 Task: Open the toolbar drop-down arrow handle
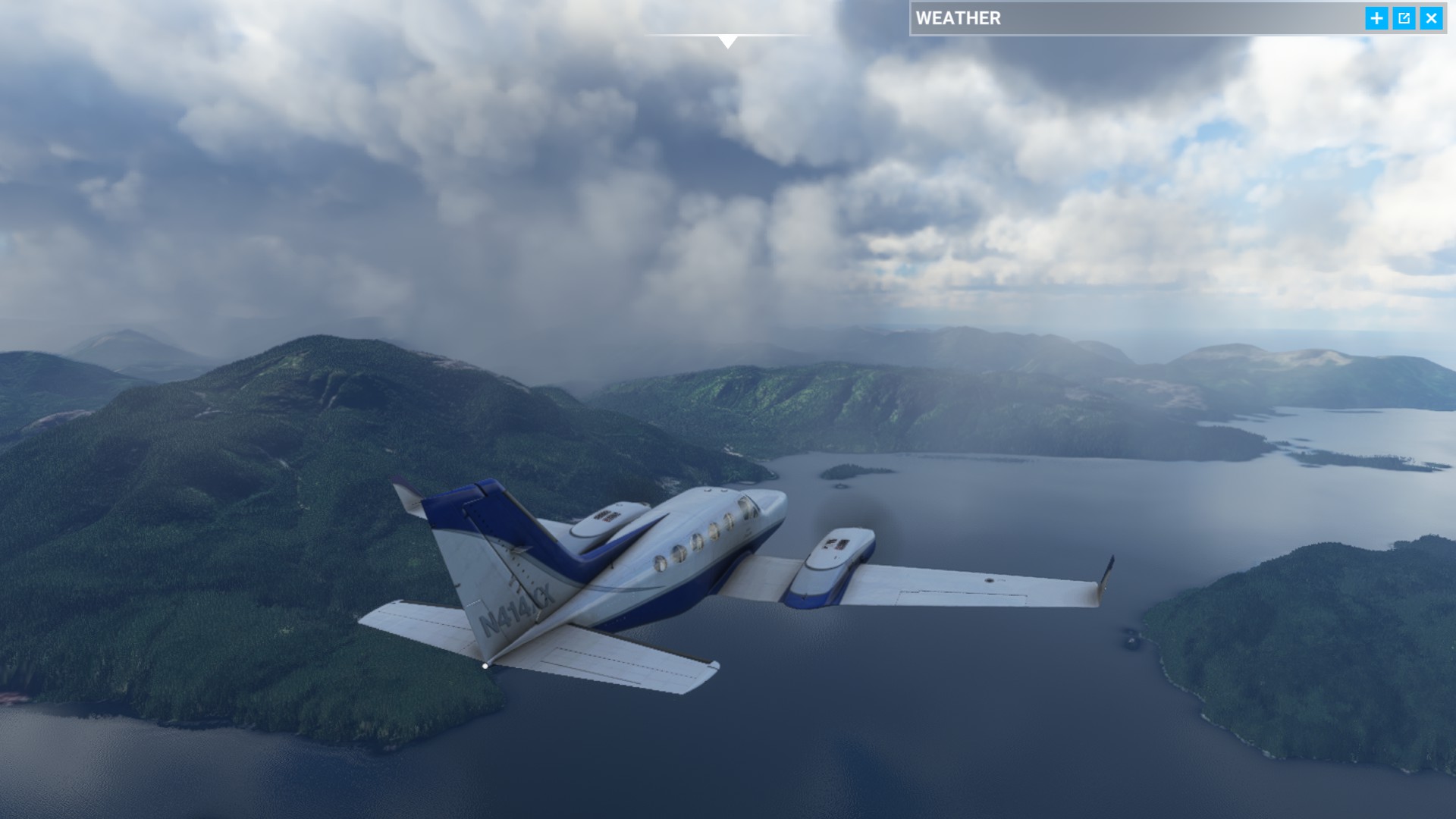(x=727, y=41)
